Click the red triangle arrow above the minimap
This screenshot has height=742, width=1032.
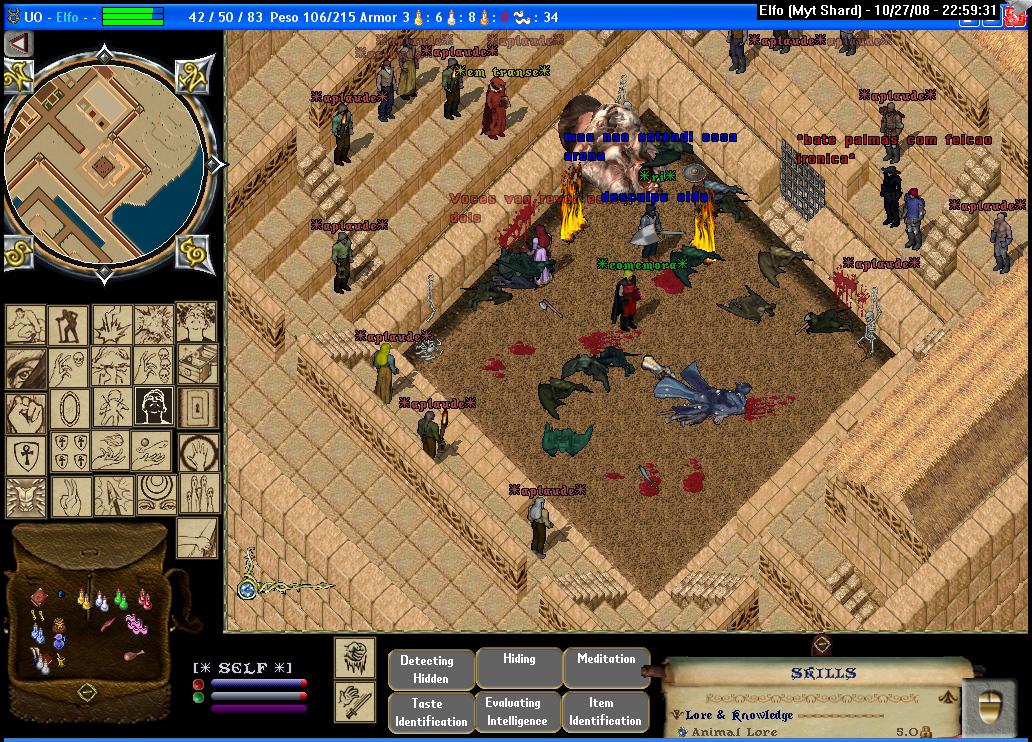tap(19, 44)
